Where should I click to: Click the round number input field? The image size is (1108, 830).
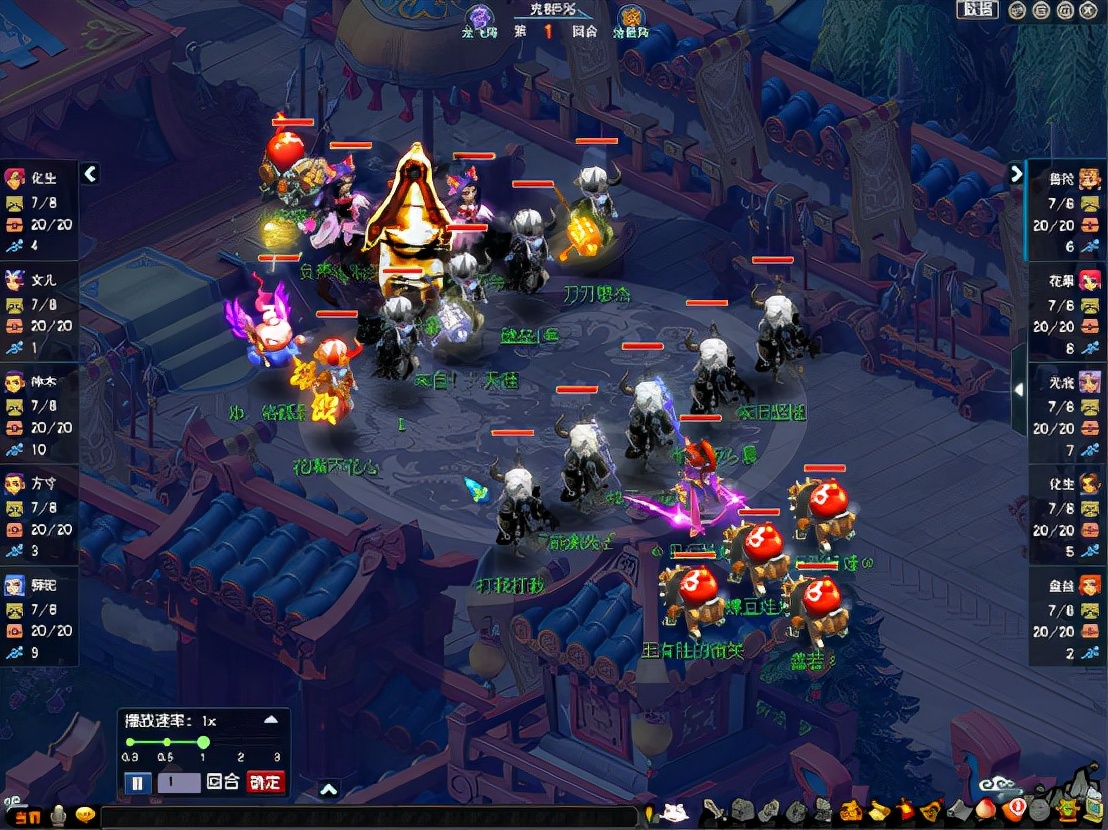179,782
